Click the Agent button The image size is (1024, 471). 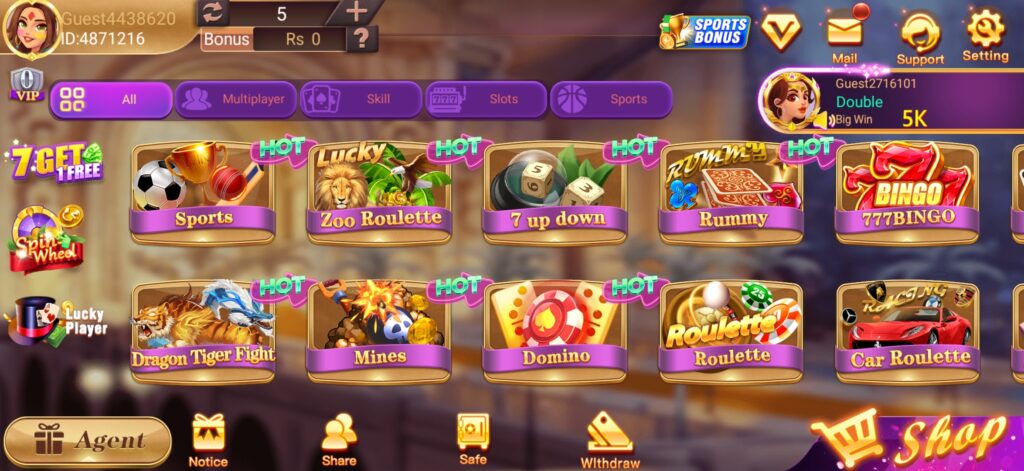point(87,440)
